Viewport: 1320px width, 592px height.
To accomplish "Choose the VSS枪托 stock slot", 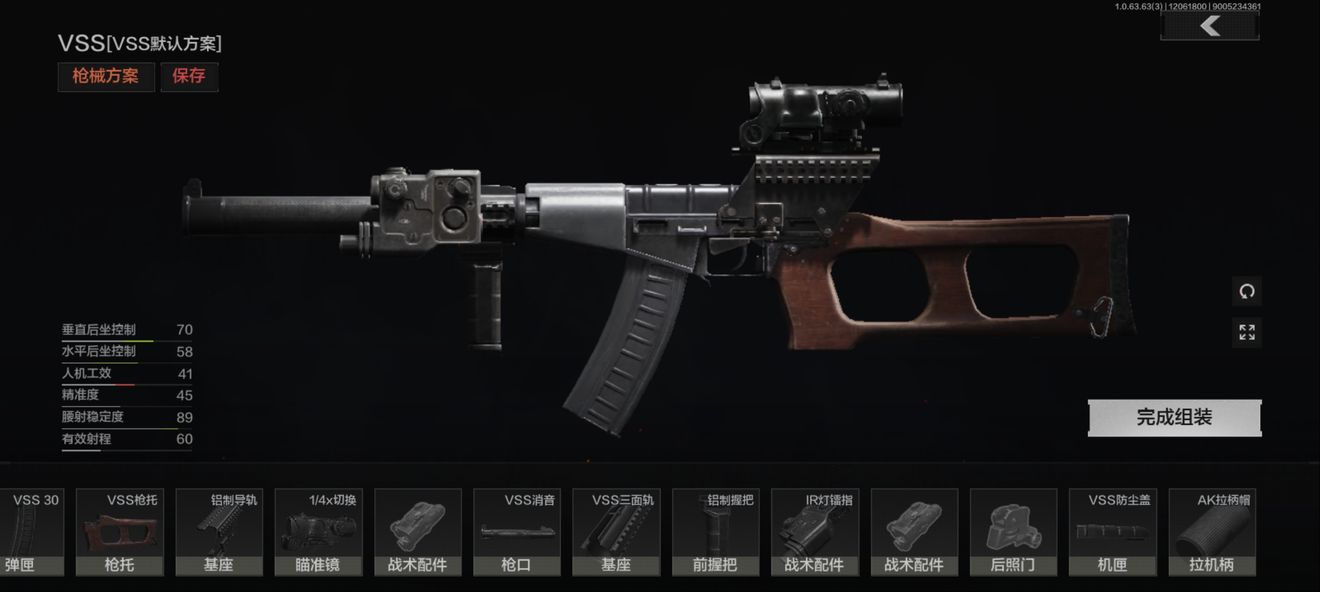I will (120, 532).
